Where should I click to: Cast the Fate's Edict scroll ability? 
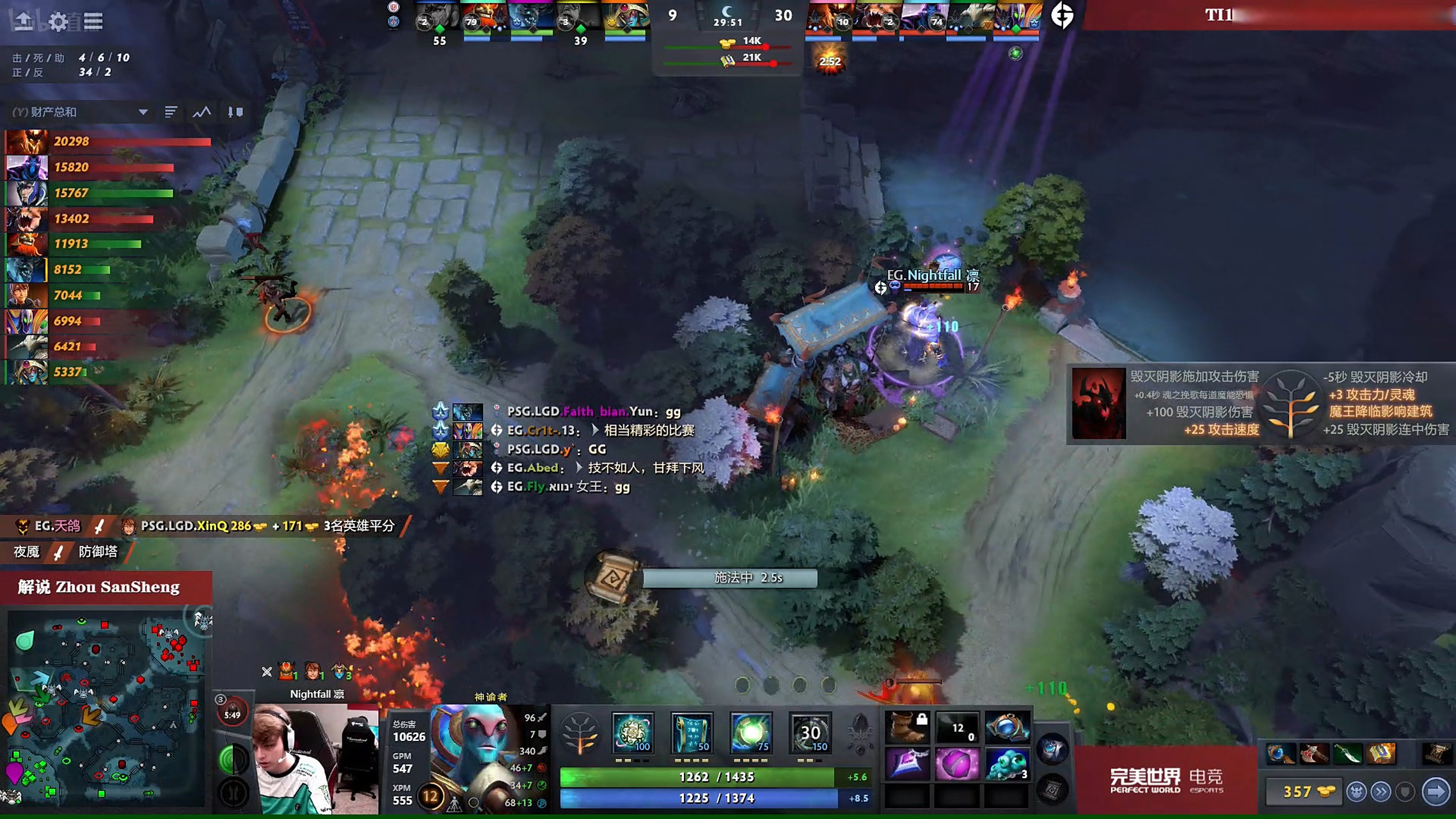click(x=692, y=733)
